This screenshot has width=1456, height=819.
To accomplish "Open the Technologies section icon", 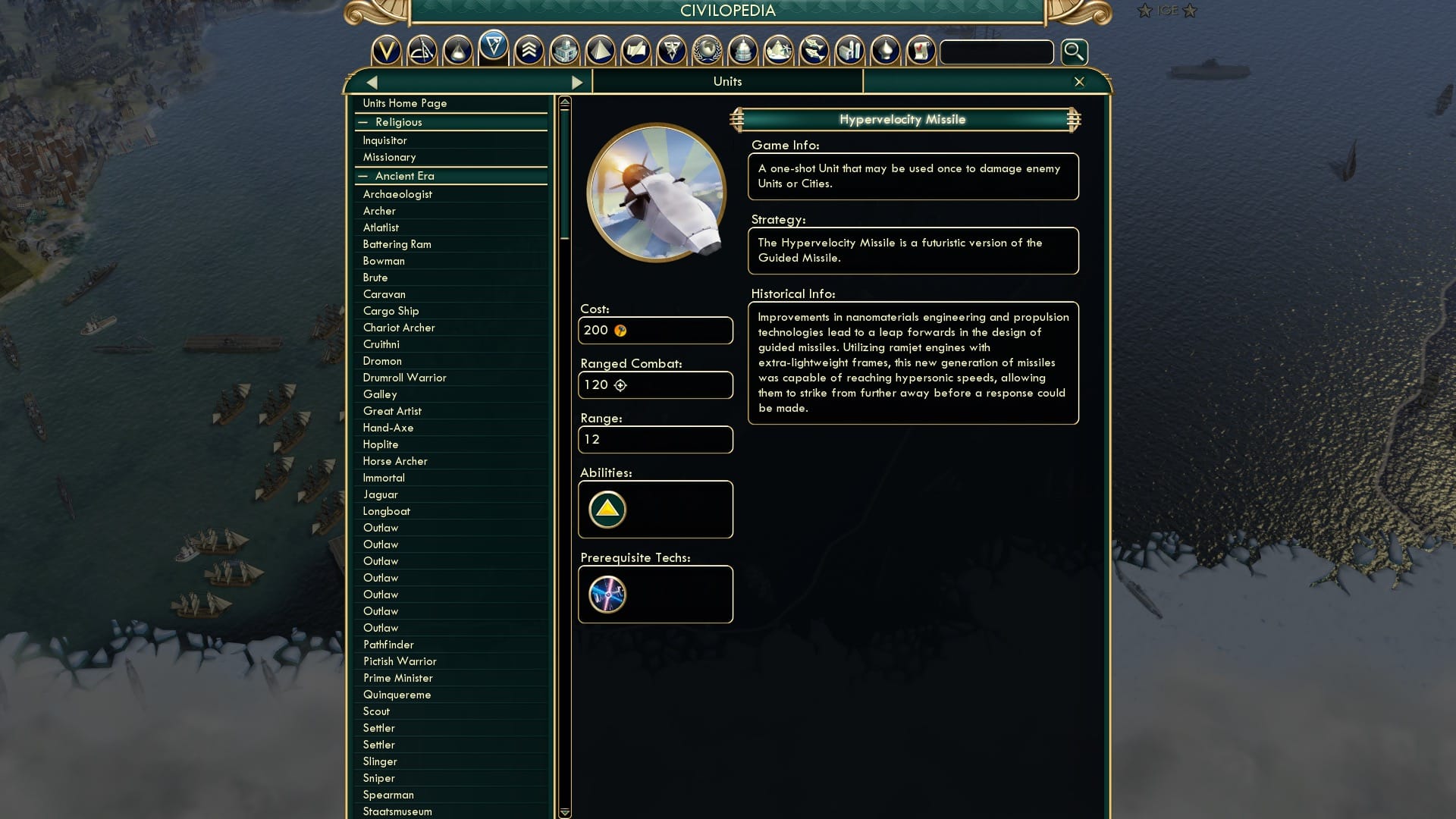I will pyautogui.click(x=457, y=52).
